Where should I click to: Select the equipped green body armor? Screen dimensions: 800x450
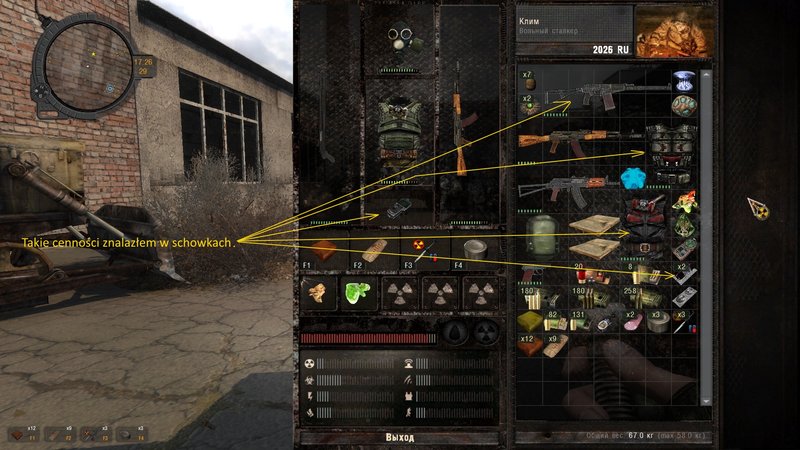(399, 132)
